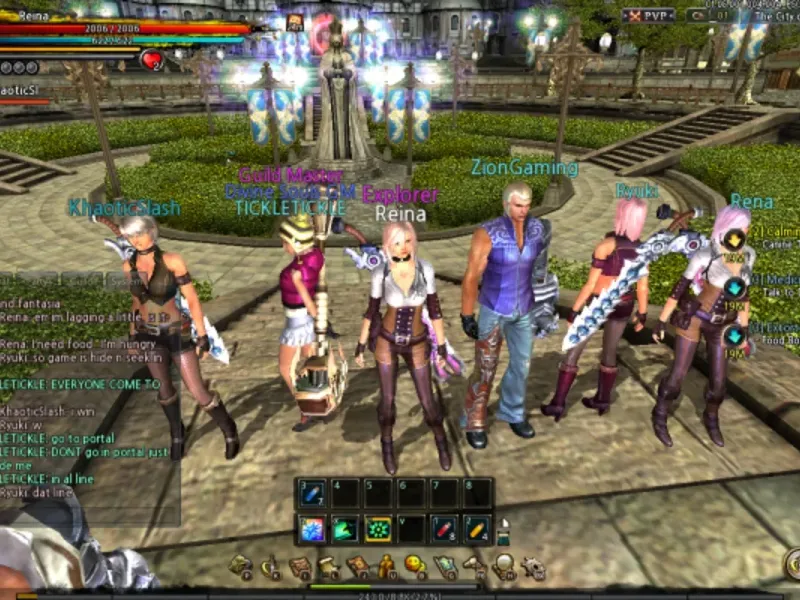Drink the red potion in the hotbar
Screen dimensions: 800x600
click(444, 528)
